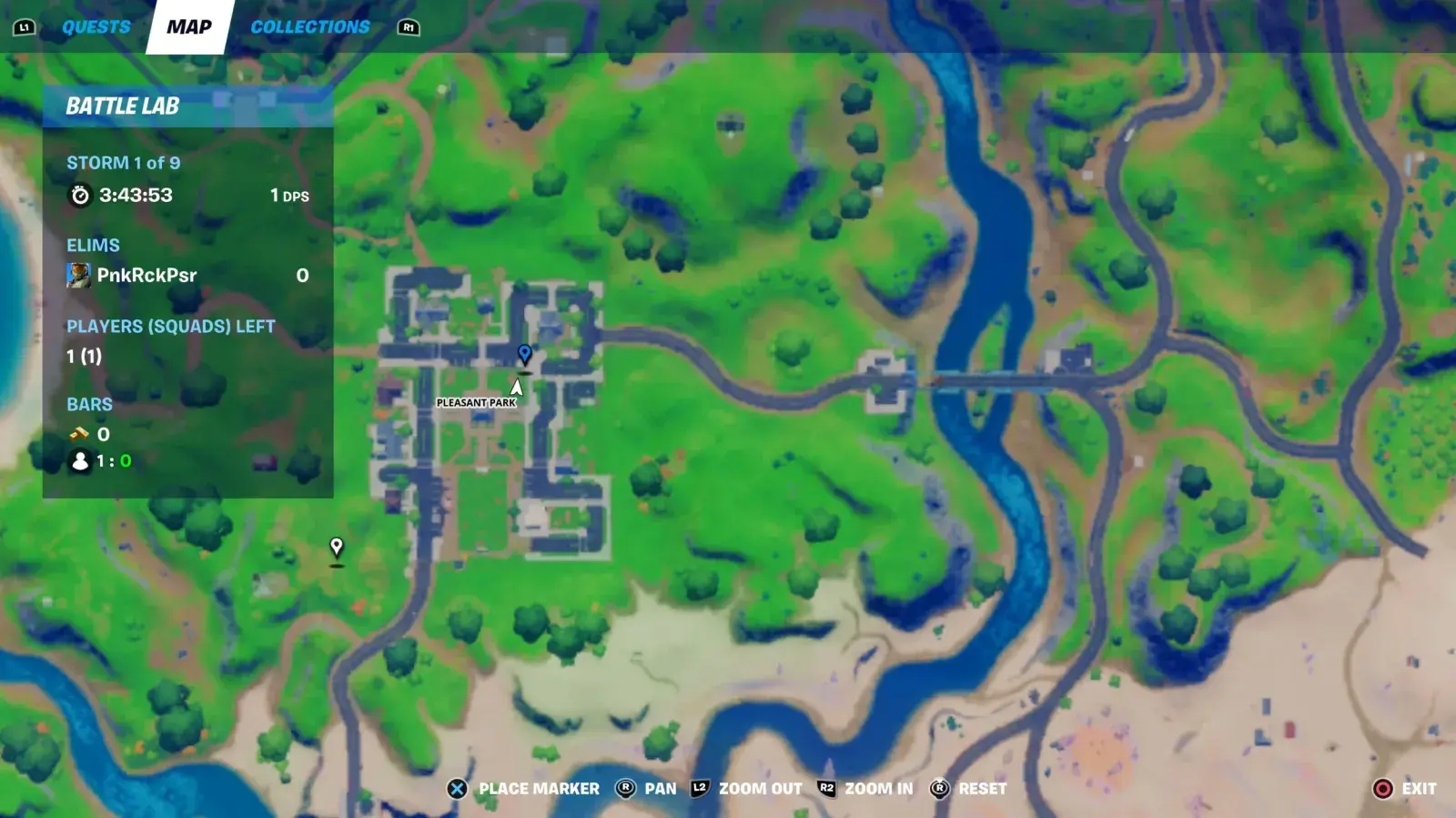1456x818 pixels.
Task: Switch to the QUESTS tab
Action: [x=95, y=26]
